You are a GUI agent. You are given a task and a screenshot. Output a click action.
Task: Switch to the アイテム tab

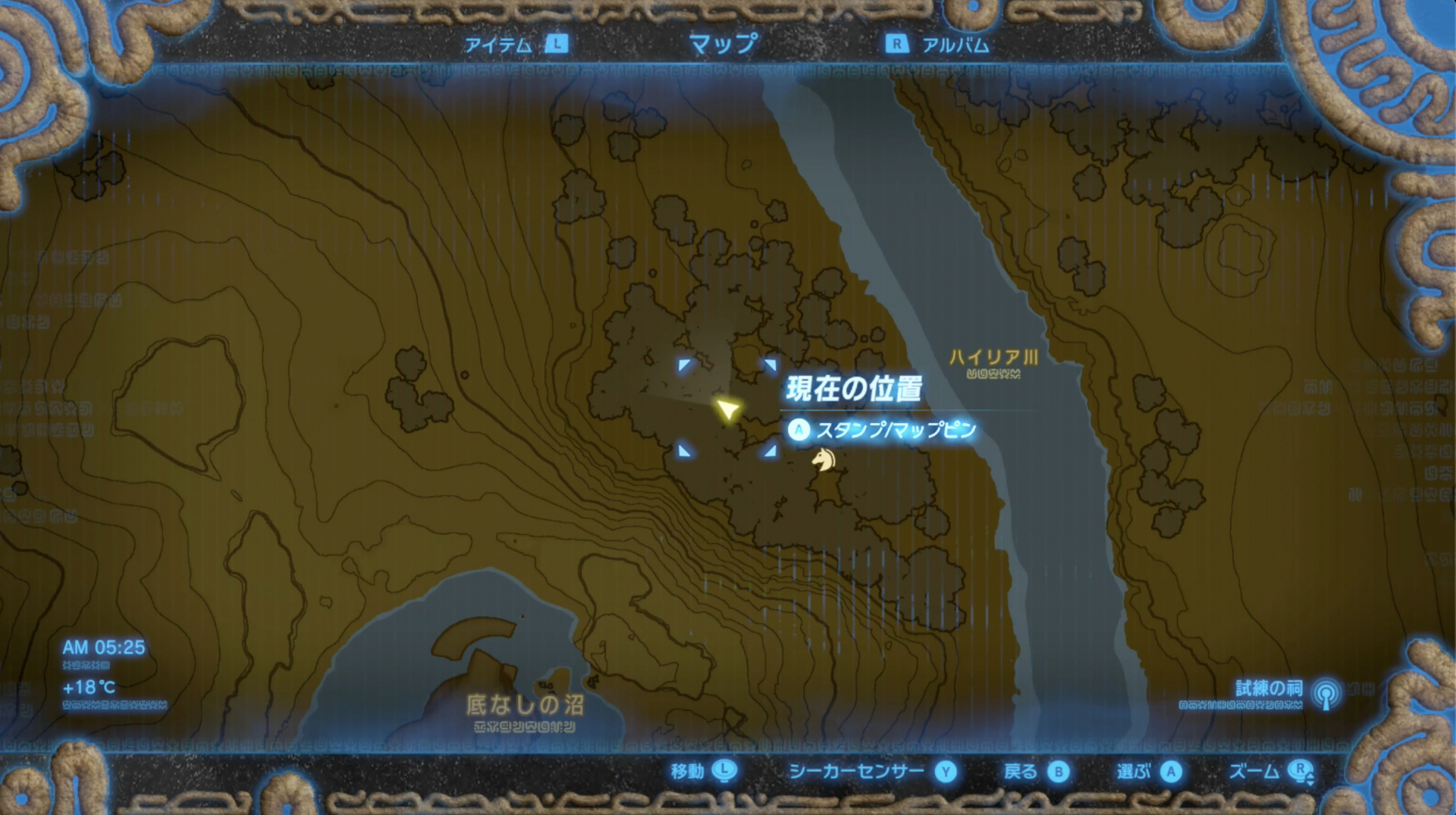click(x=500, y=45)
